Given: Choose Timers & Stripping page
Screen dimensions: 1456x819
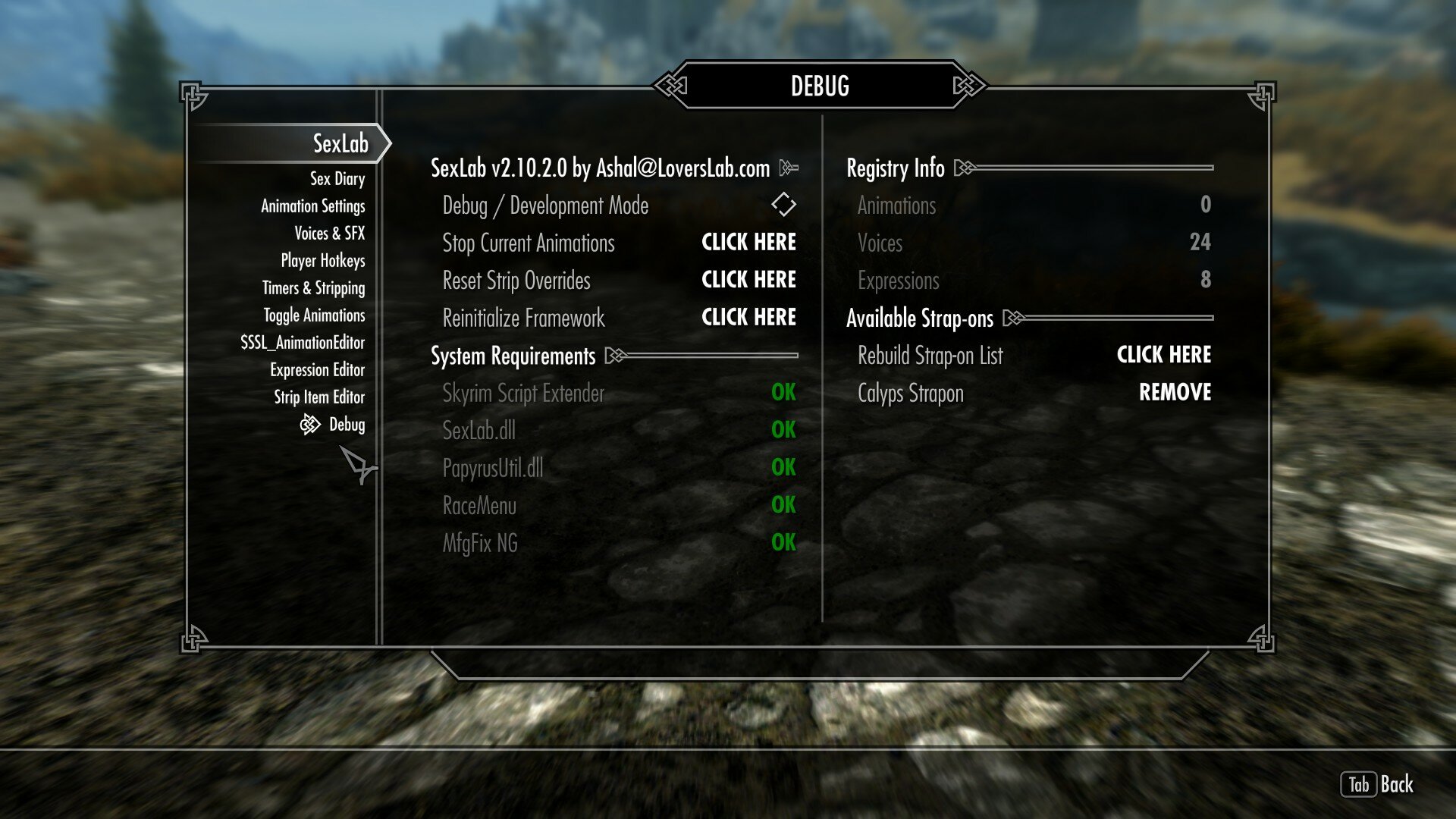Looking at the screenshot, I should click(313, 288).
